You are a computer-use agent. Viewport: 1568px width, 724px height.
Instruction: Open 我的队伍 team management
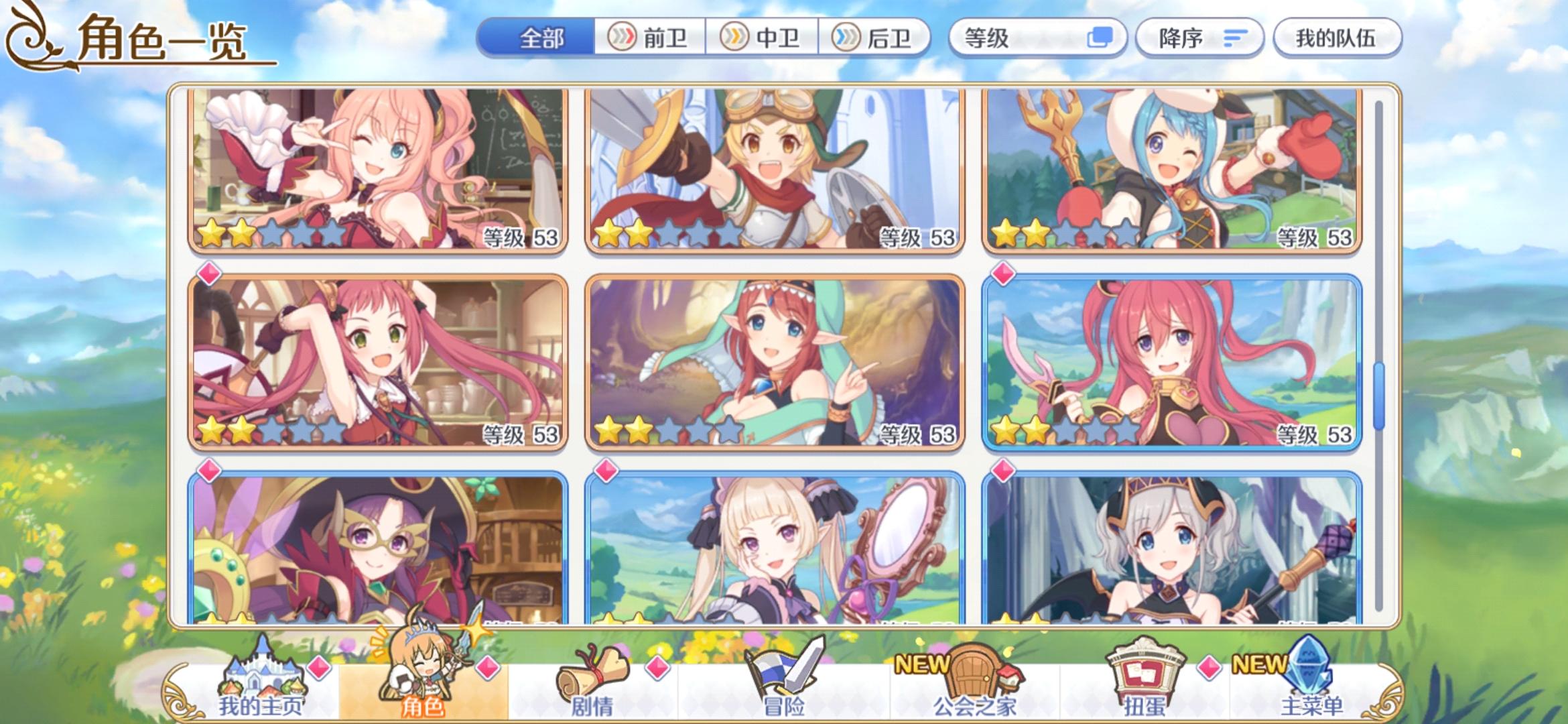point(1337,39)
